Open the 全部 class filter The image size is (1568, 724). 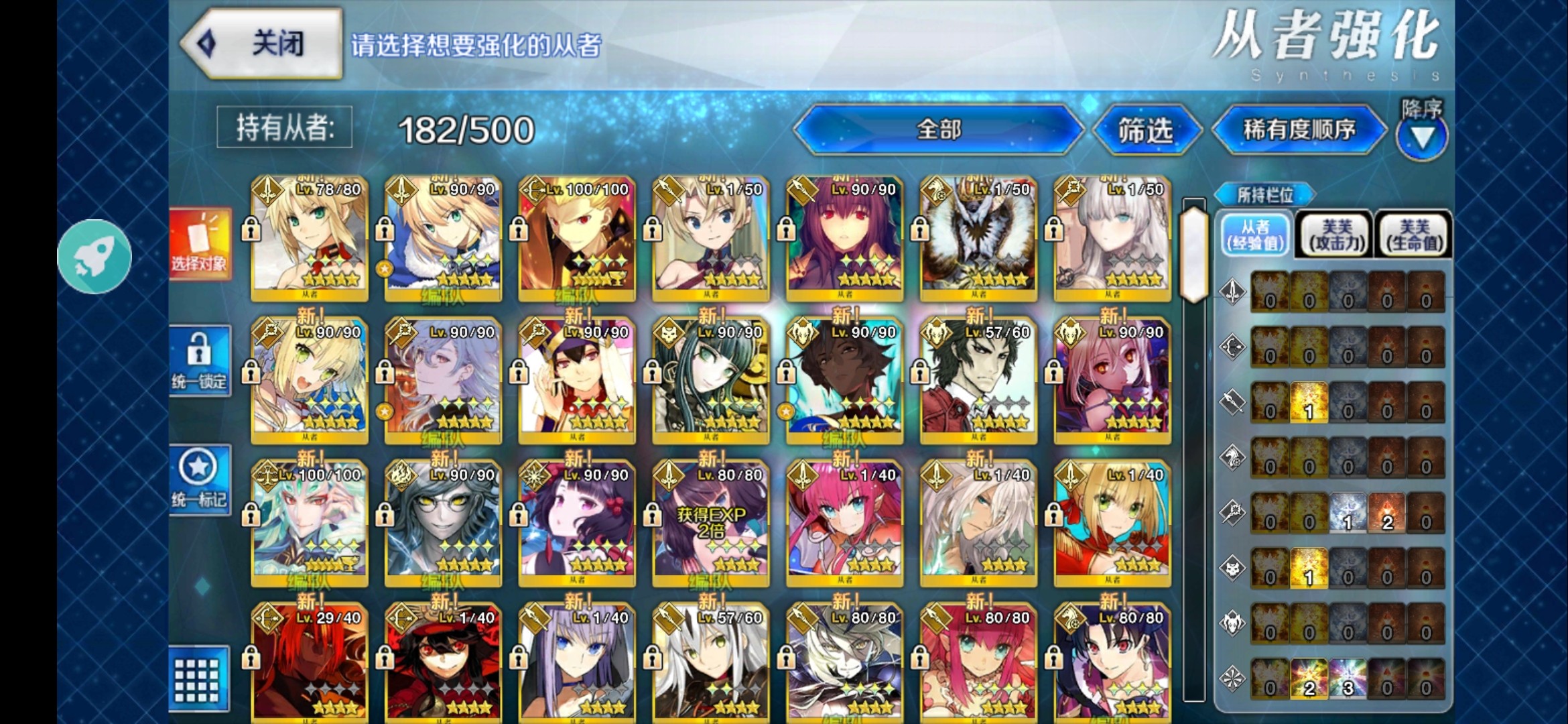click(x=938, y=129)
